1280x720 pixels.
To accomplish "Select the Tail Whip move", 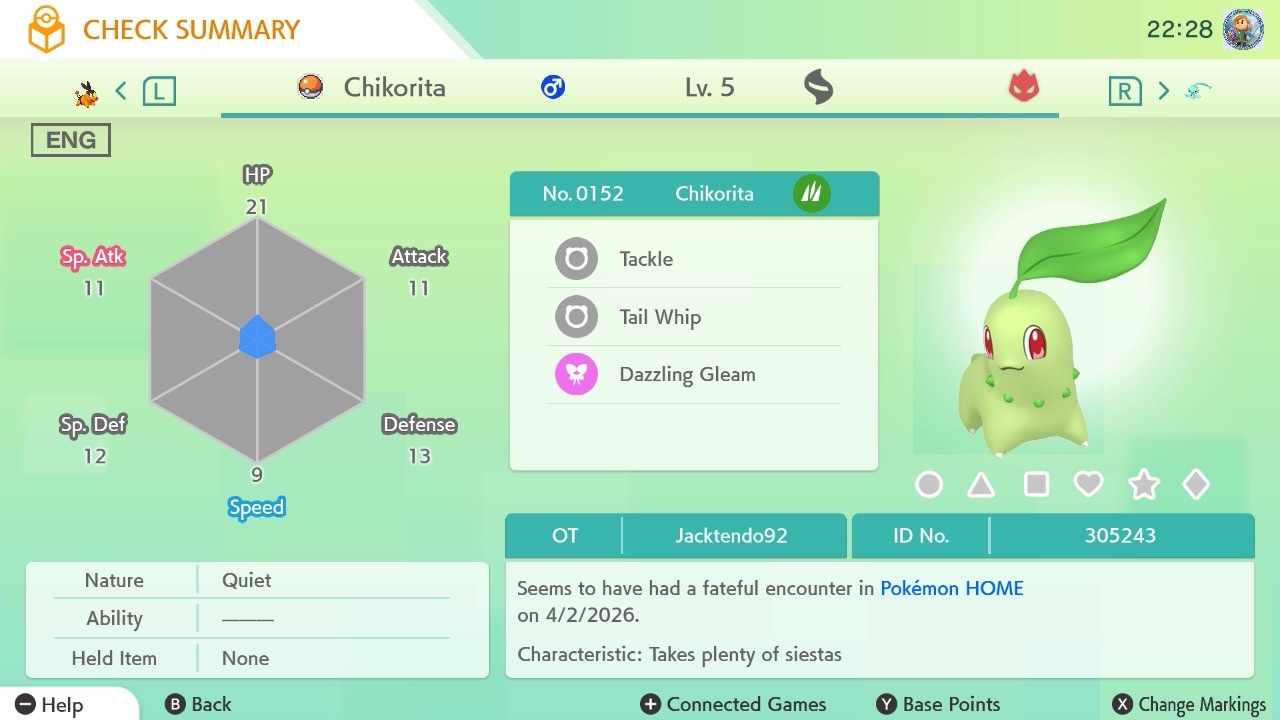I will tap(694, 317).
